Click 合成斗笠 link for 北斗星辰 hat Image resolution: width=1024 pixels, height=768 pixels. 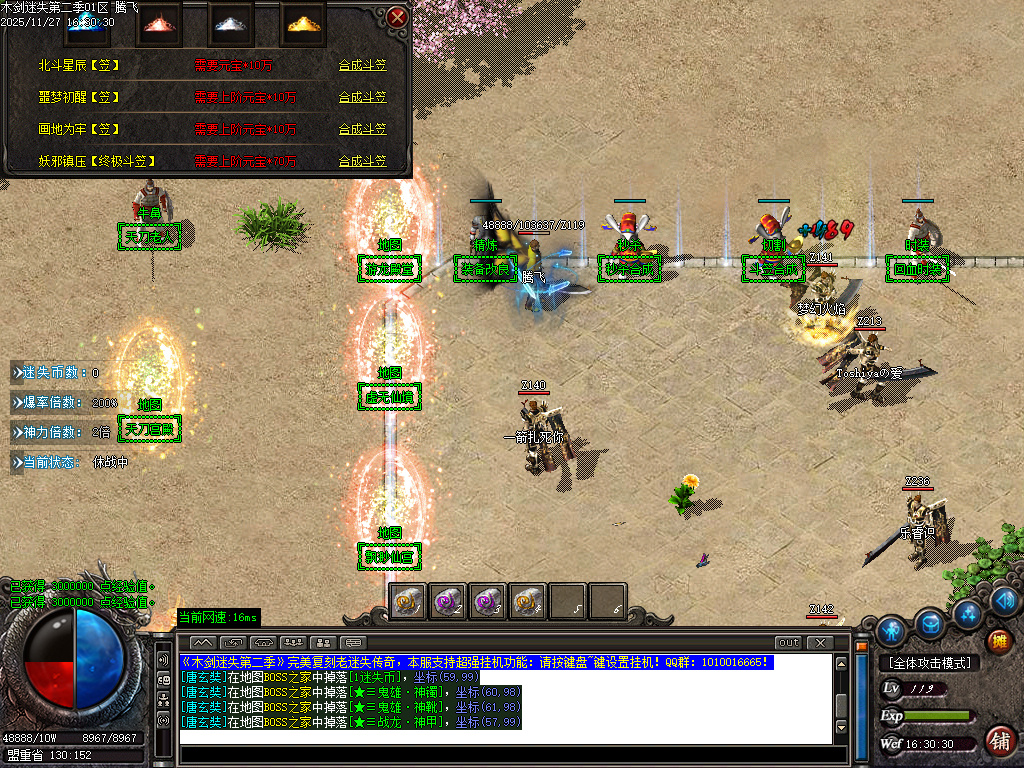click(x=362, y=65)
